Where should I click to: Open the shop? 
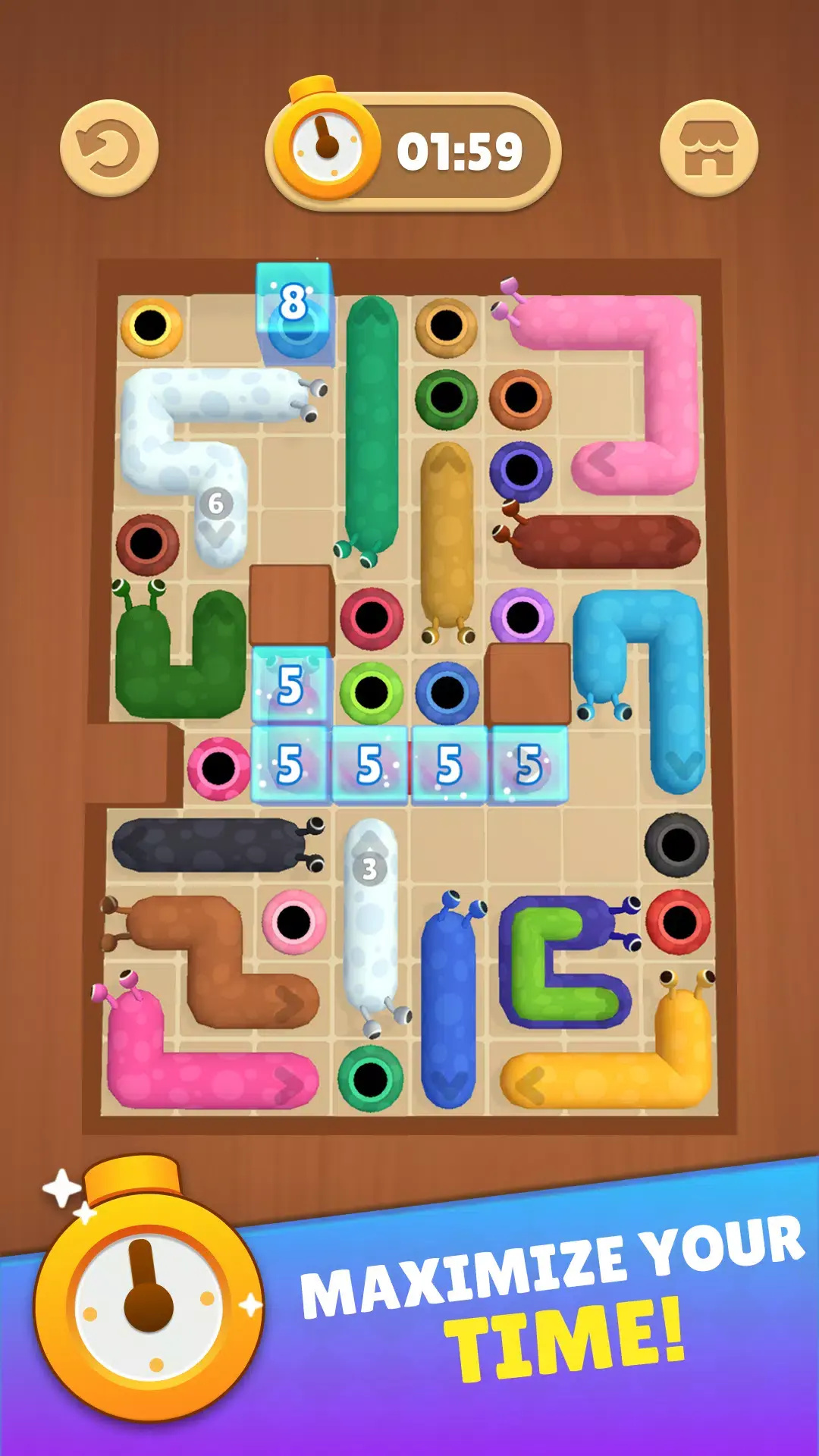tap(708, 149)
